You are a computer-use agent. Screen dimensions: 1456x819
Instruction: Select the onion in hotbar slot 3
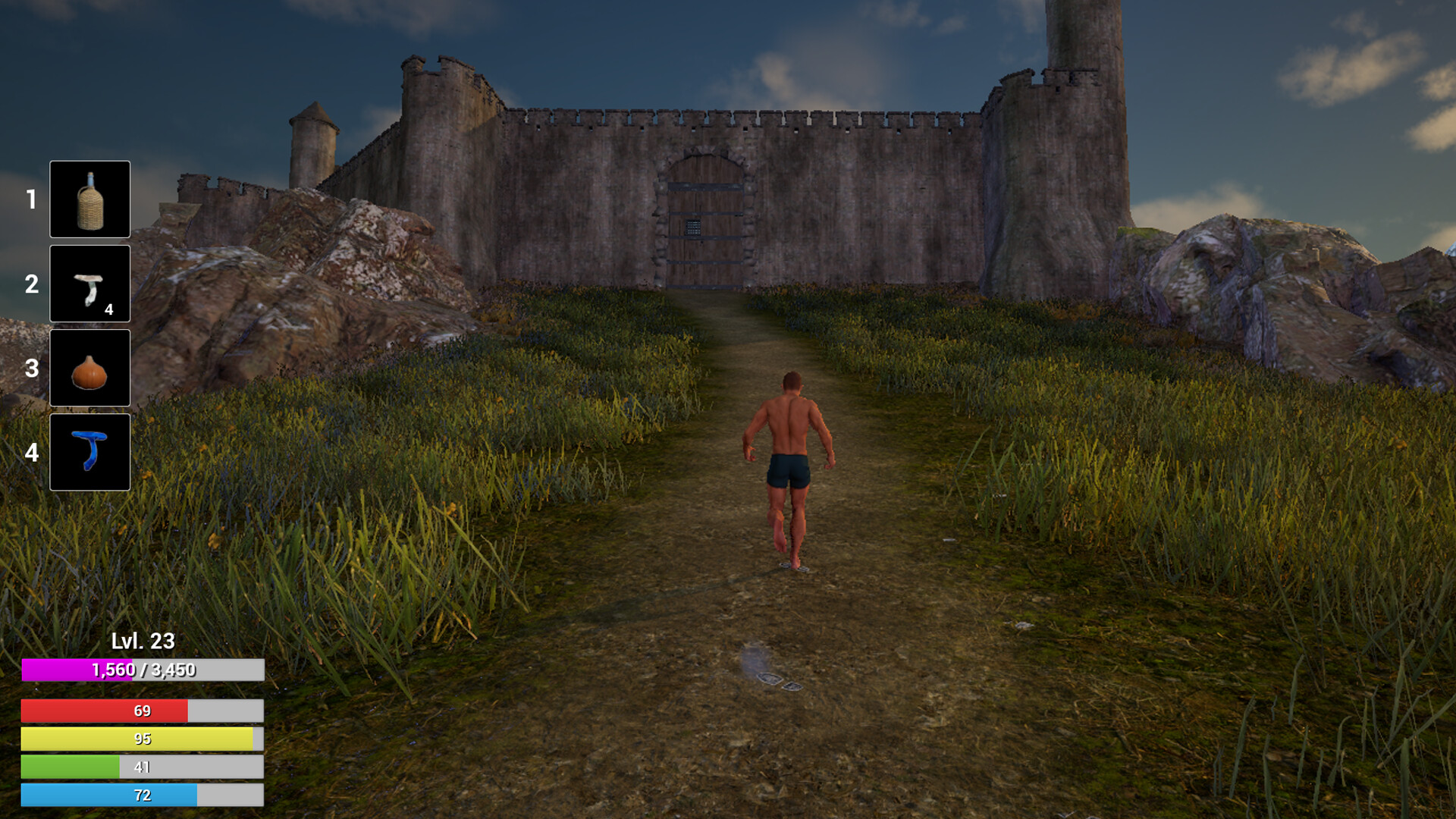point(89,367)
